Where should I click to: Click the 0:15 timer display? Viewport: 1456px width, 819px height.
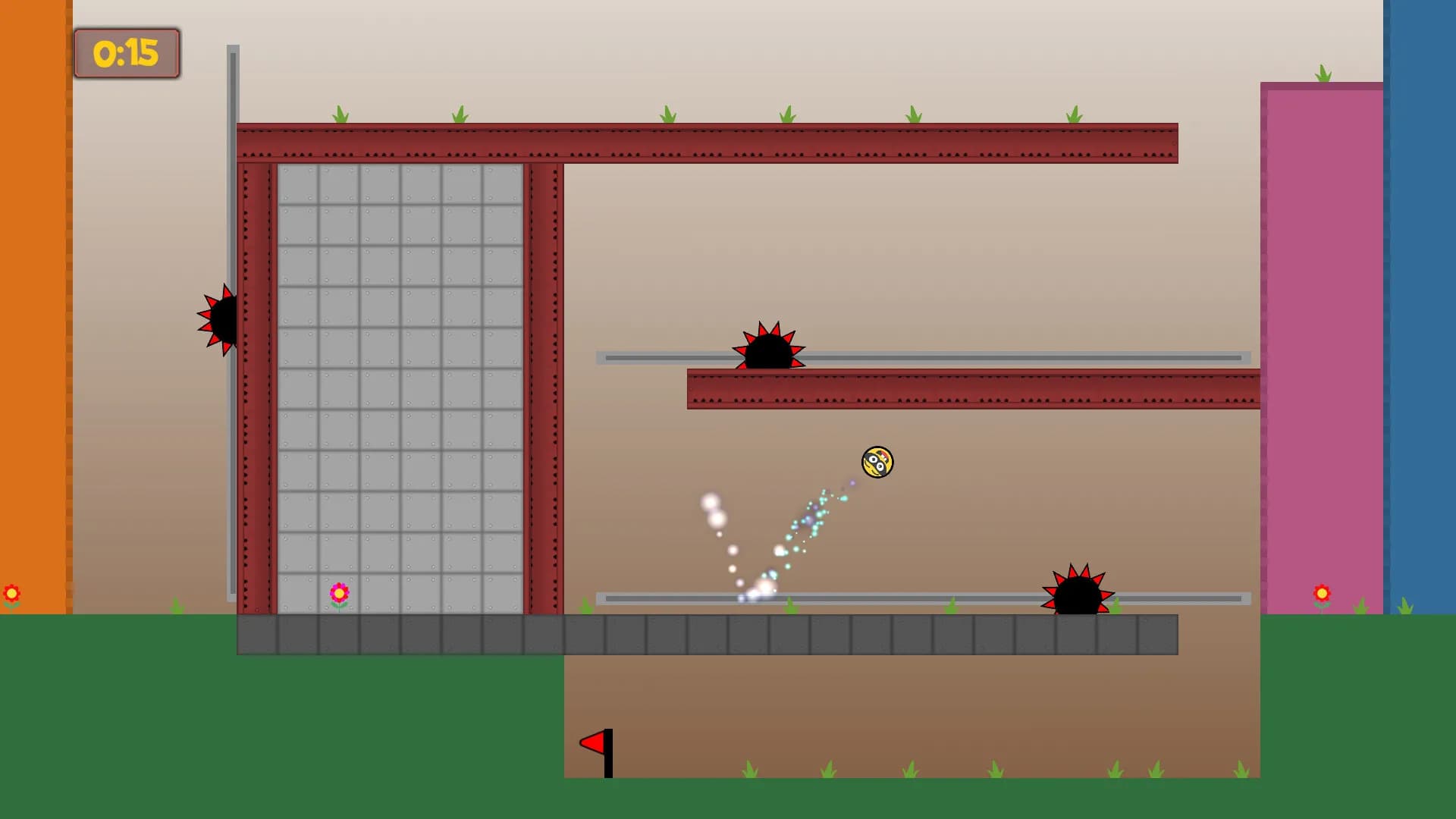(x=127, y=53)
